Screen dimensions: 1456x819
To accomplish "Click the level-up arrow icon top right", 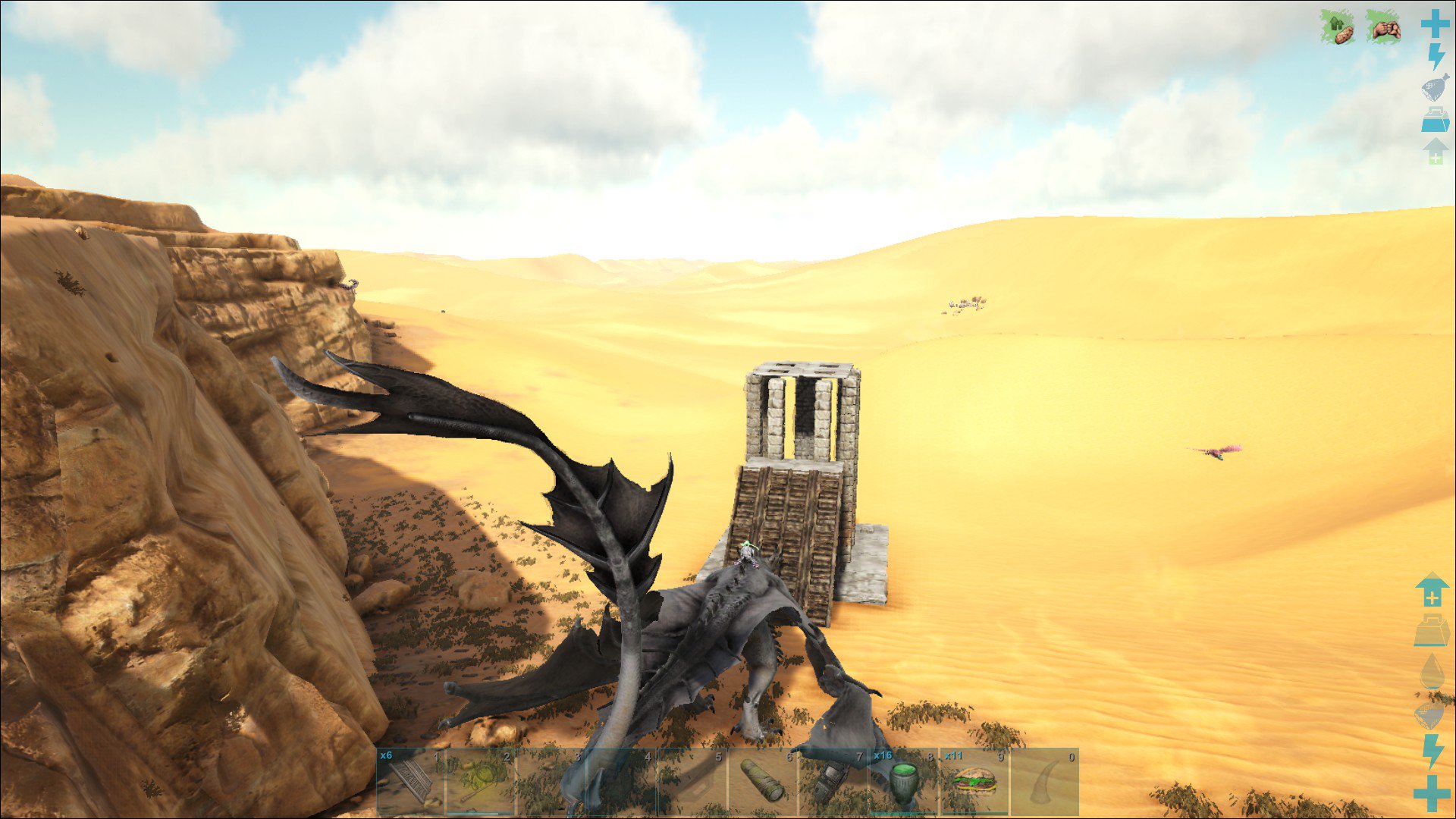I will tap(1434, 150).
